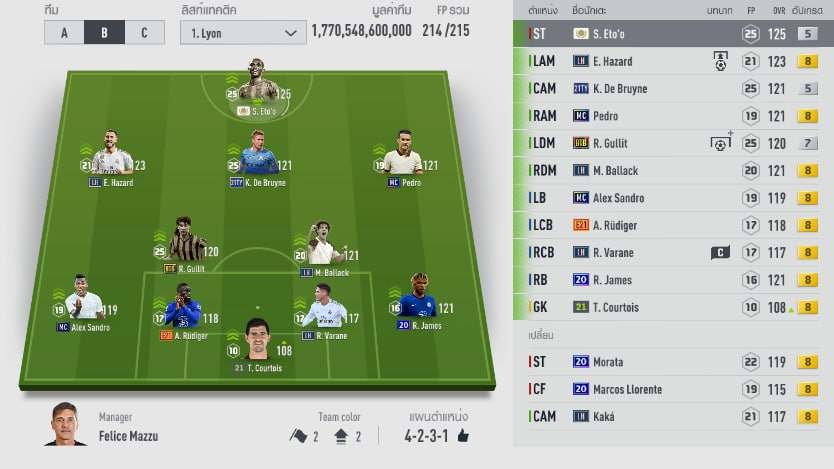834x469 pixels.
Task: Switch to team tab A
Action: point(64,32)
